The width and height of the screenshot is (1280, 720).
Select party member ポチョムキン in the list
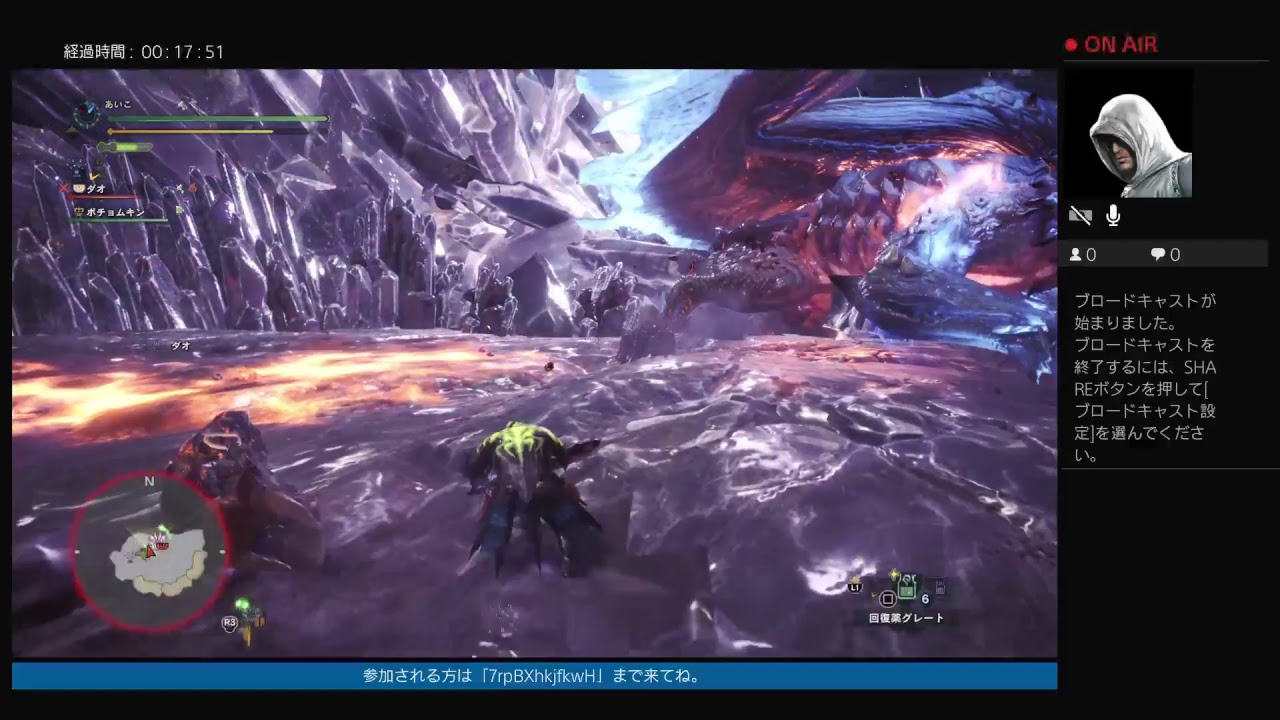click(x=115, y=212)
